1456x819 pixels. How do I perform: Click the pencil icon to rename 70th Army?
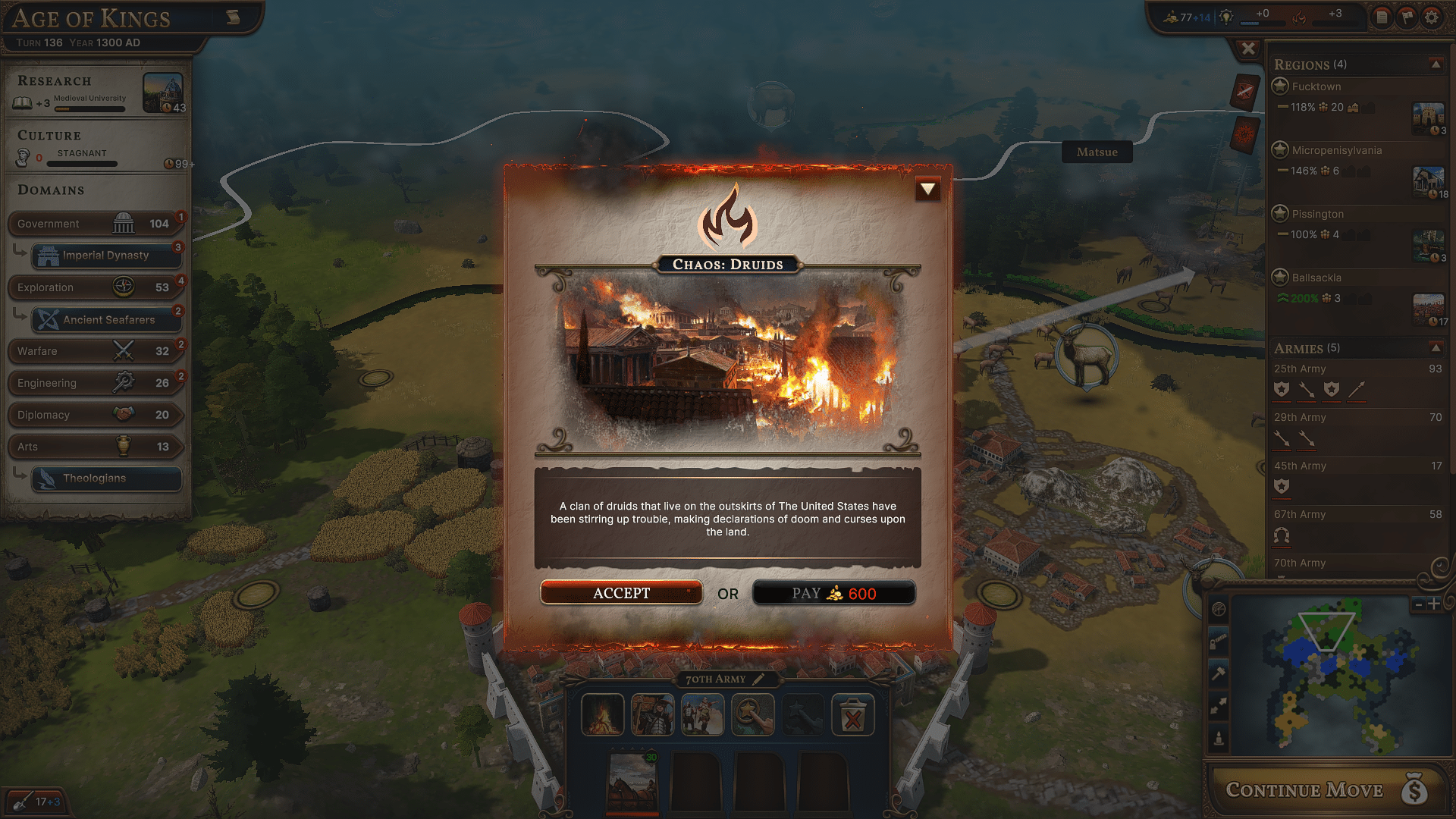tap(759, 679)
